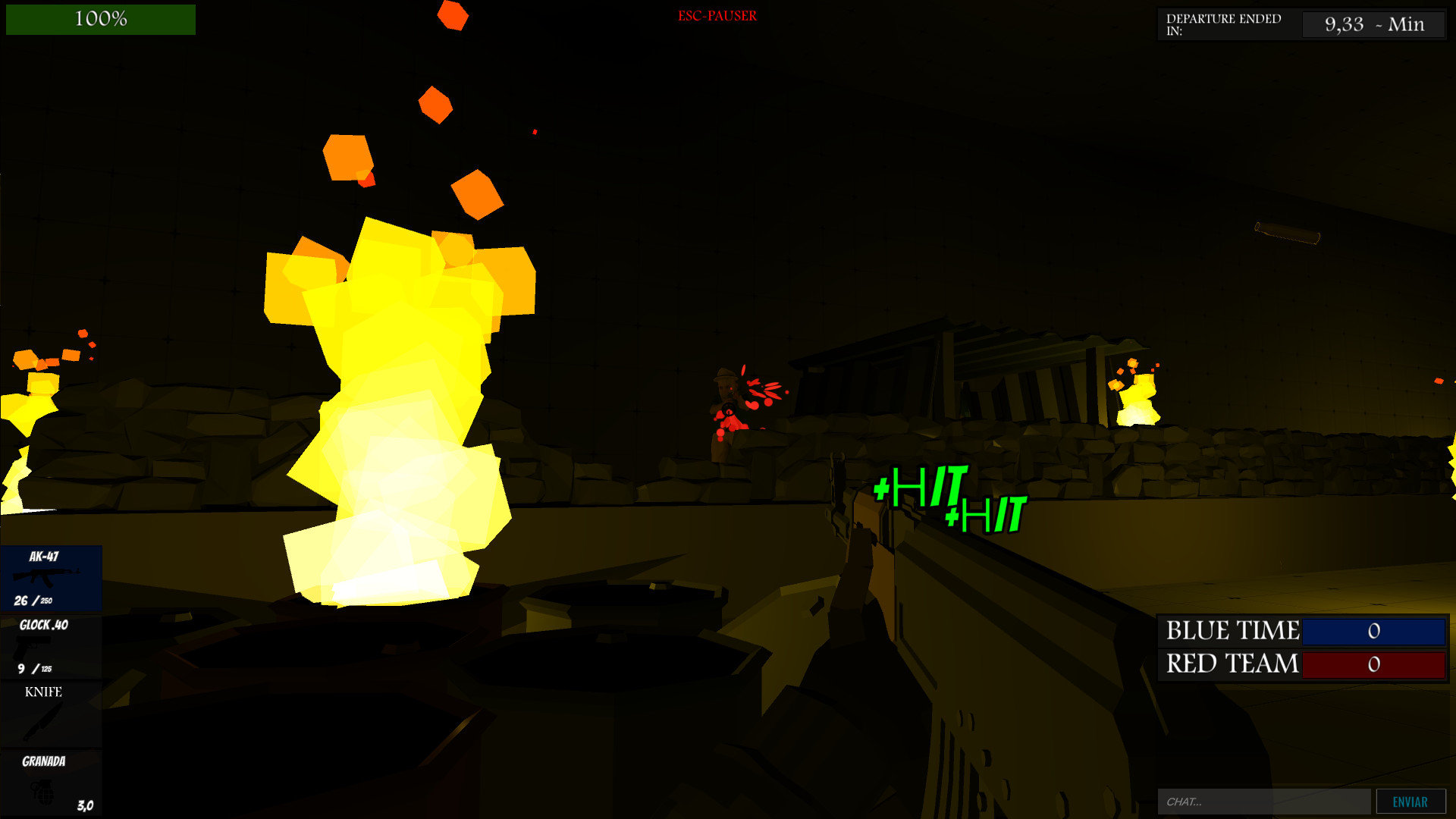This screenshot has height=819, width=1456.
Task: Click the green 100% health bar
Action: [x=99, y=19]
